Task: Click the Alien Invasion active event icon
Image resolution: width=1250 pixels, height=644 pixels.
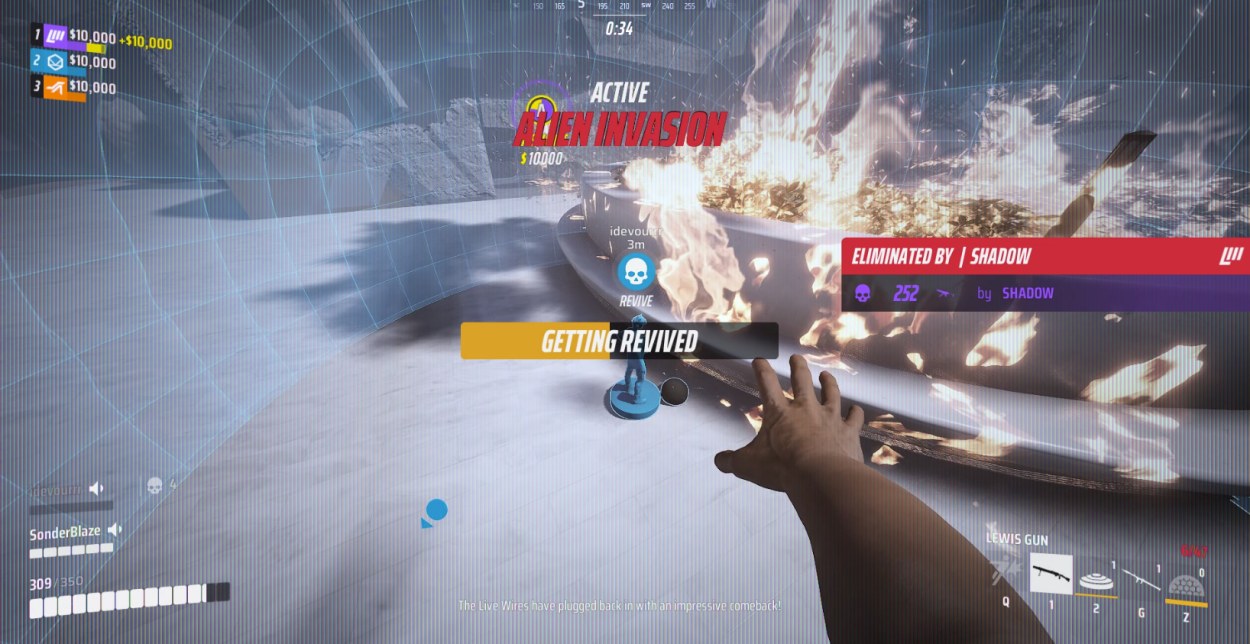Action: (540, 106)
